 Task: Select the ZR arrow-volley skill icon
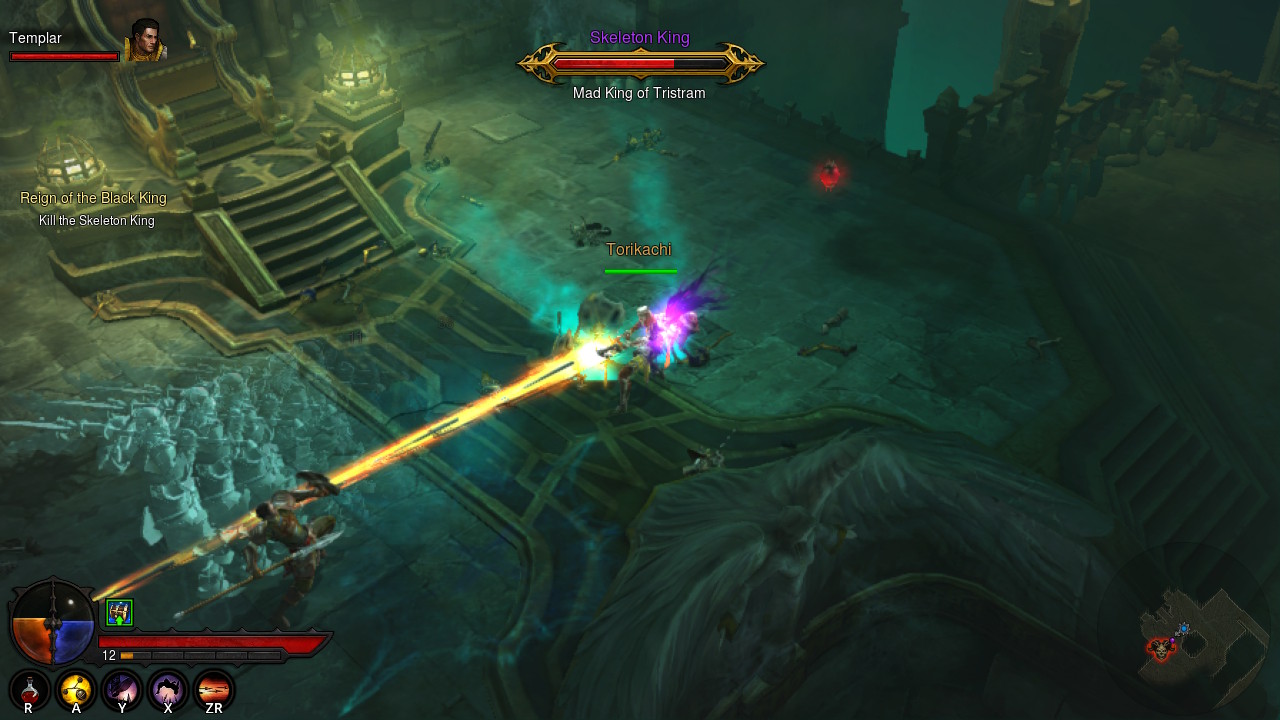pos(213,690)
